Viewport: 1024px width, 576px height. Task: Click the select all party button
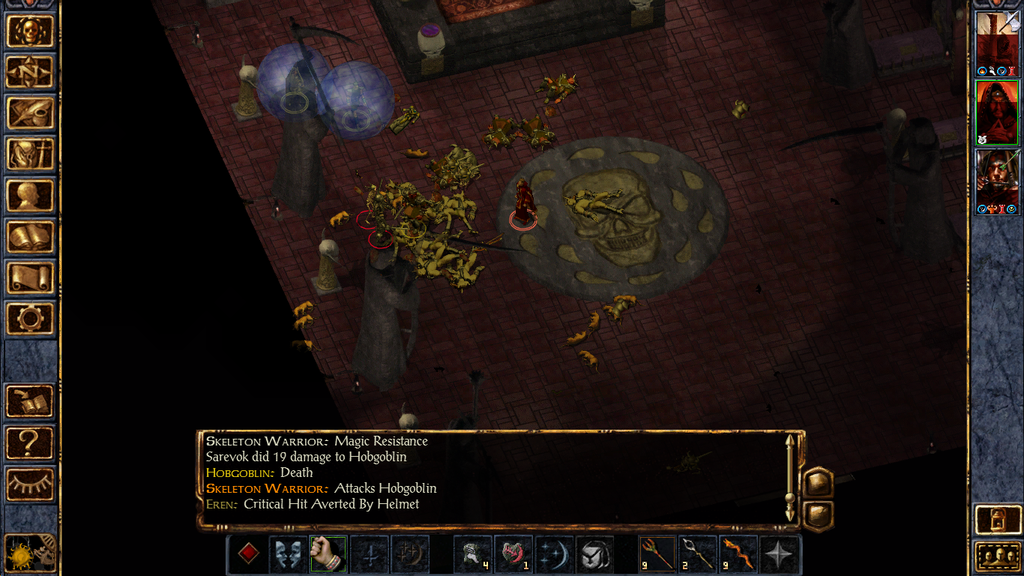pyautogui.click(x=997, y=556)
